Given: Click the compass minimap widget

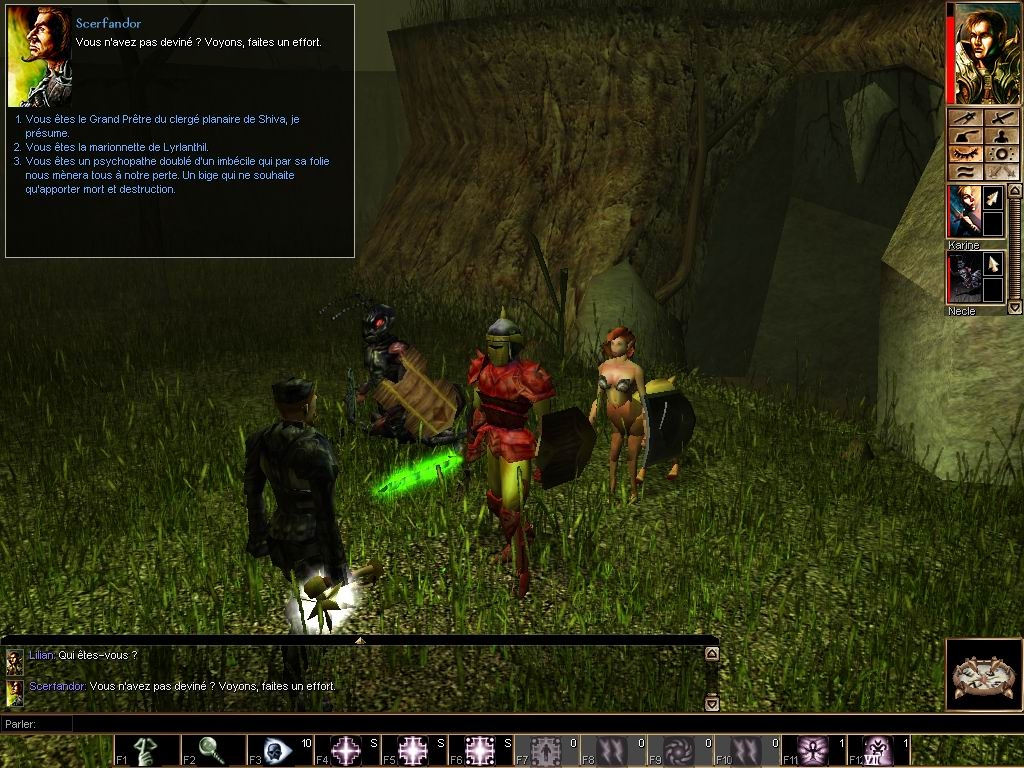Looking at the screenshot, I should coord(983,674).
